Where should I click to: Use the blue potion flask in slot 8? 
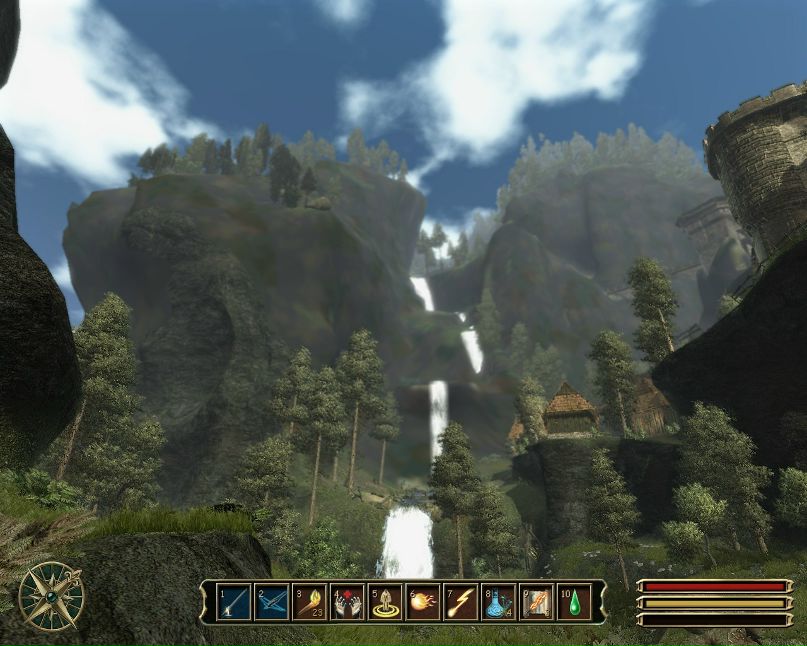pos(499,602)
